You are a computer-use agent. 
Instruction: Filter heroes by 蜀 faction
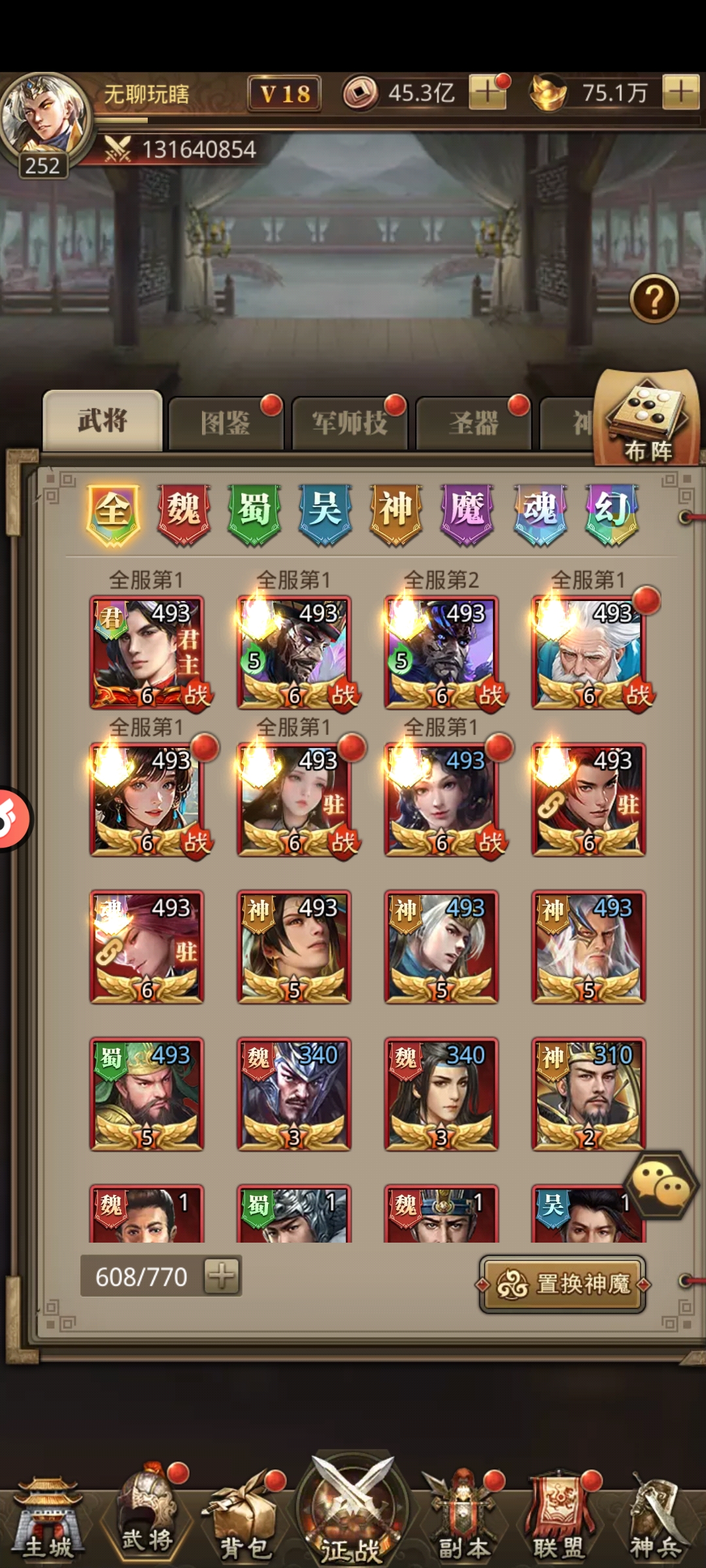coord(254,513)
